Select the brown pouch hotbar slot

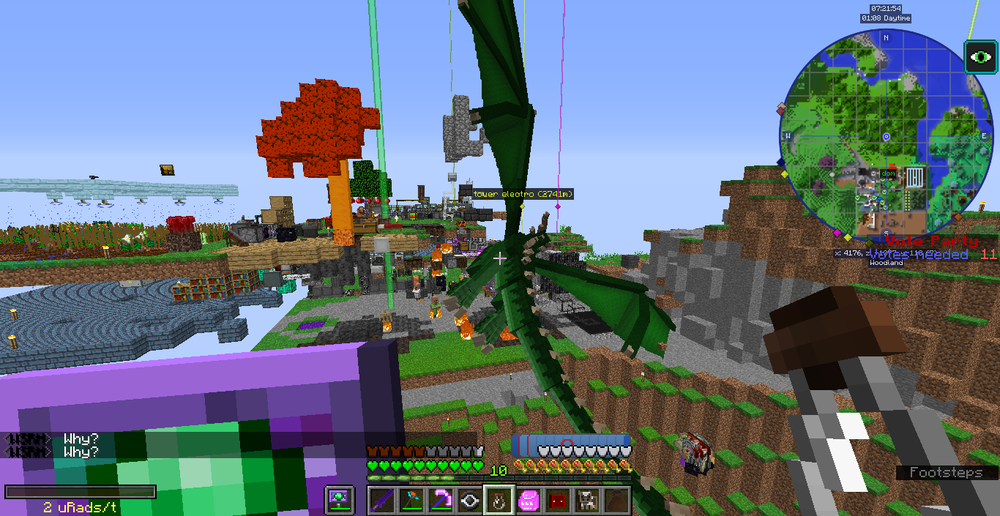[x=615, y=499]
